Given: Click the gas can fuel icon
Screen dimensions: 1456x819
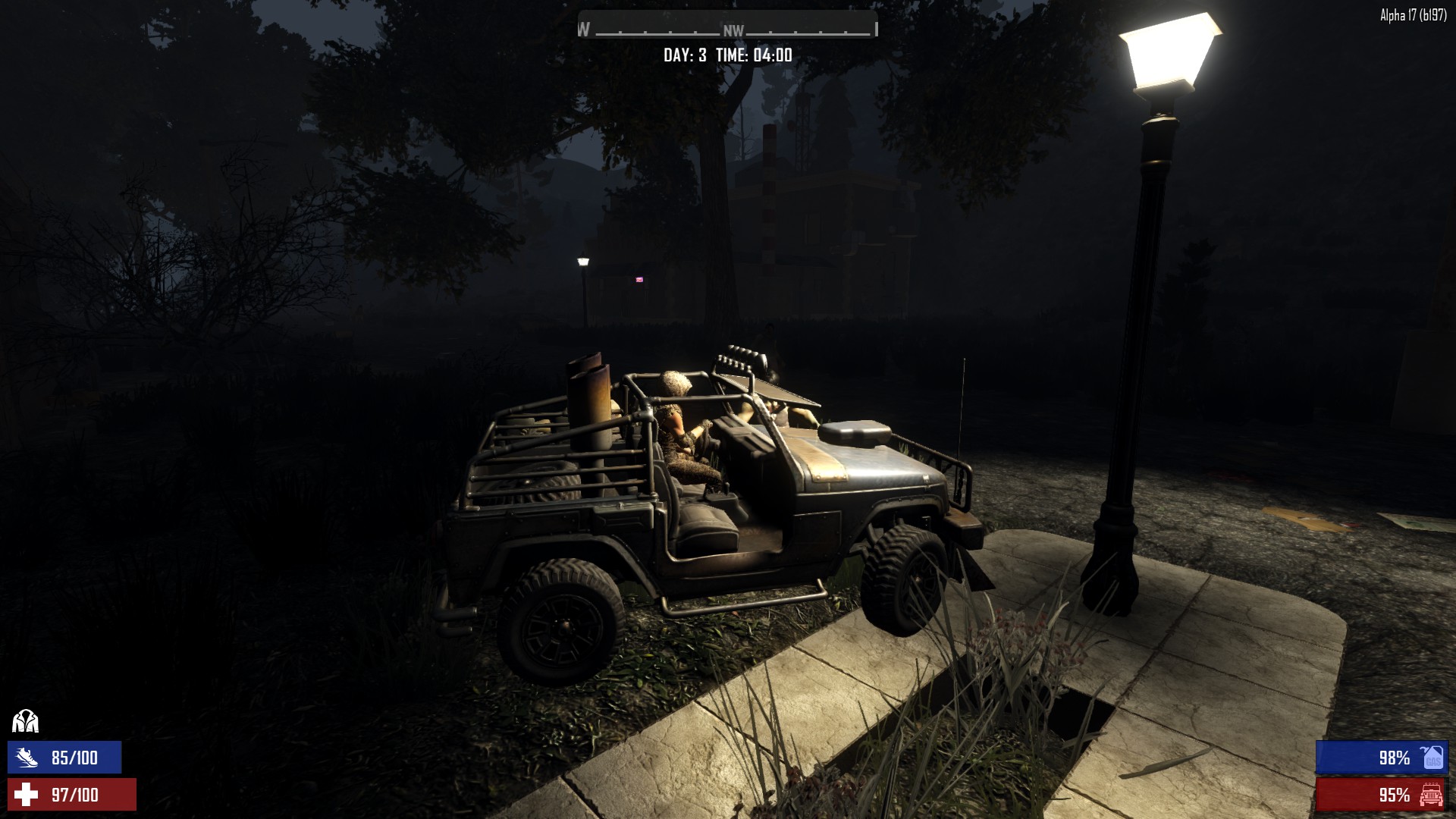Looking at the screenshot, I should point(1432,757).
